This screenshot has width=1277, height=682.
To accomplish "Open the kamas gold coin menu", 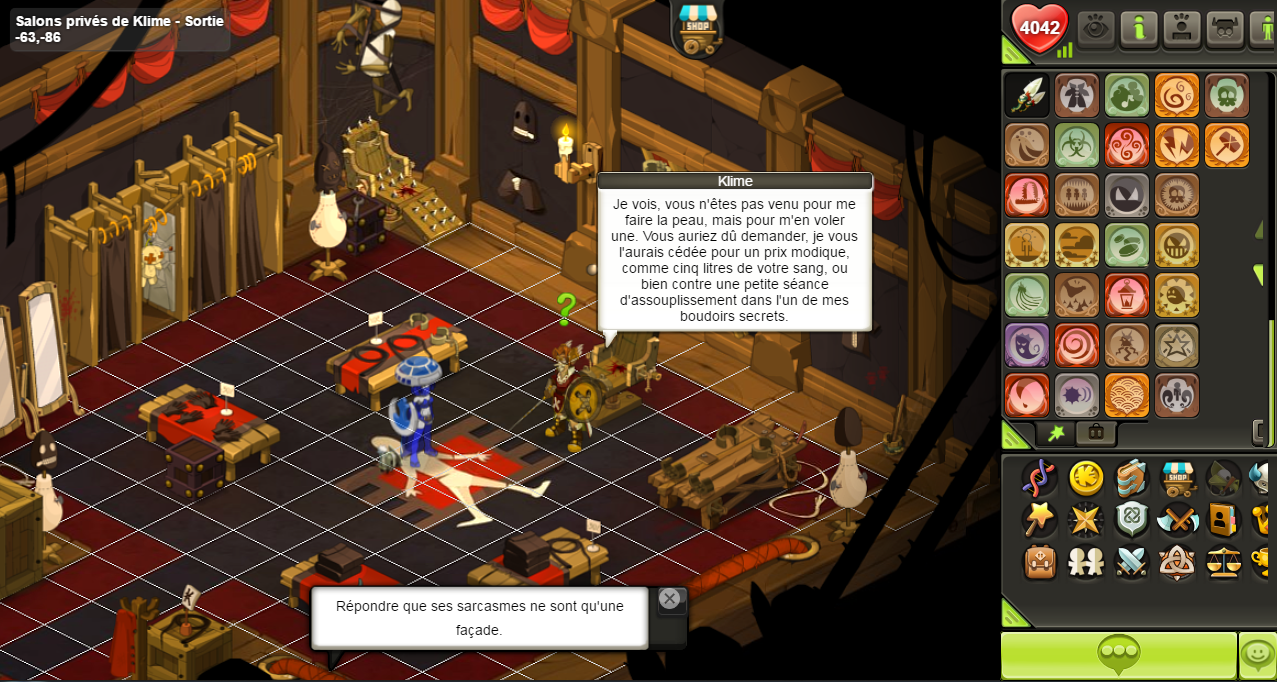I will (x=1086, y=478).
